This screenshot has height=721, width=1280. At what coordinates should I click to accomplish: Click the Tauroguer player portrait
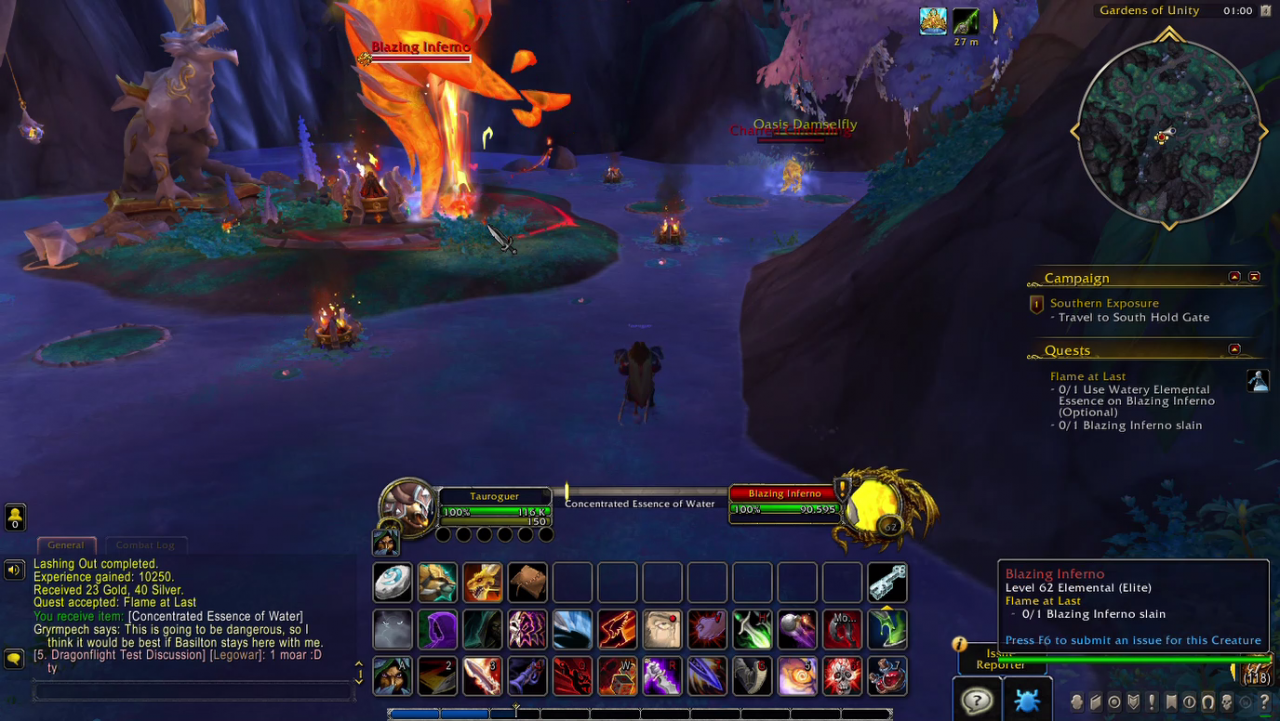pyautogui.click(x=408, y=505)
